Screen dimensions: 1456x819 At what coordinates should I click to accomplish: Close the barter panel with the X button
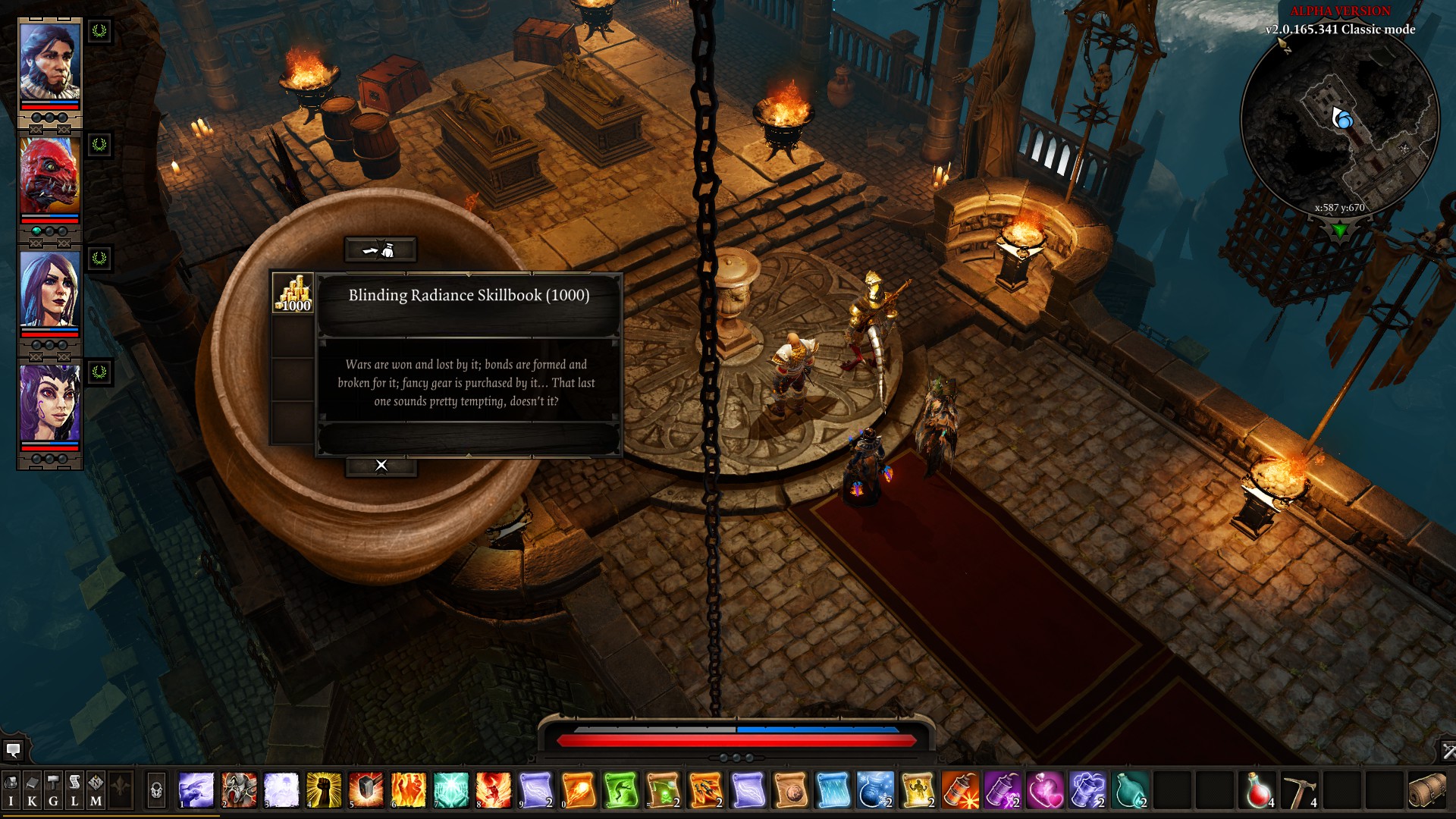coord(381,466)
